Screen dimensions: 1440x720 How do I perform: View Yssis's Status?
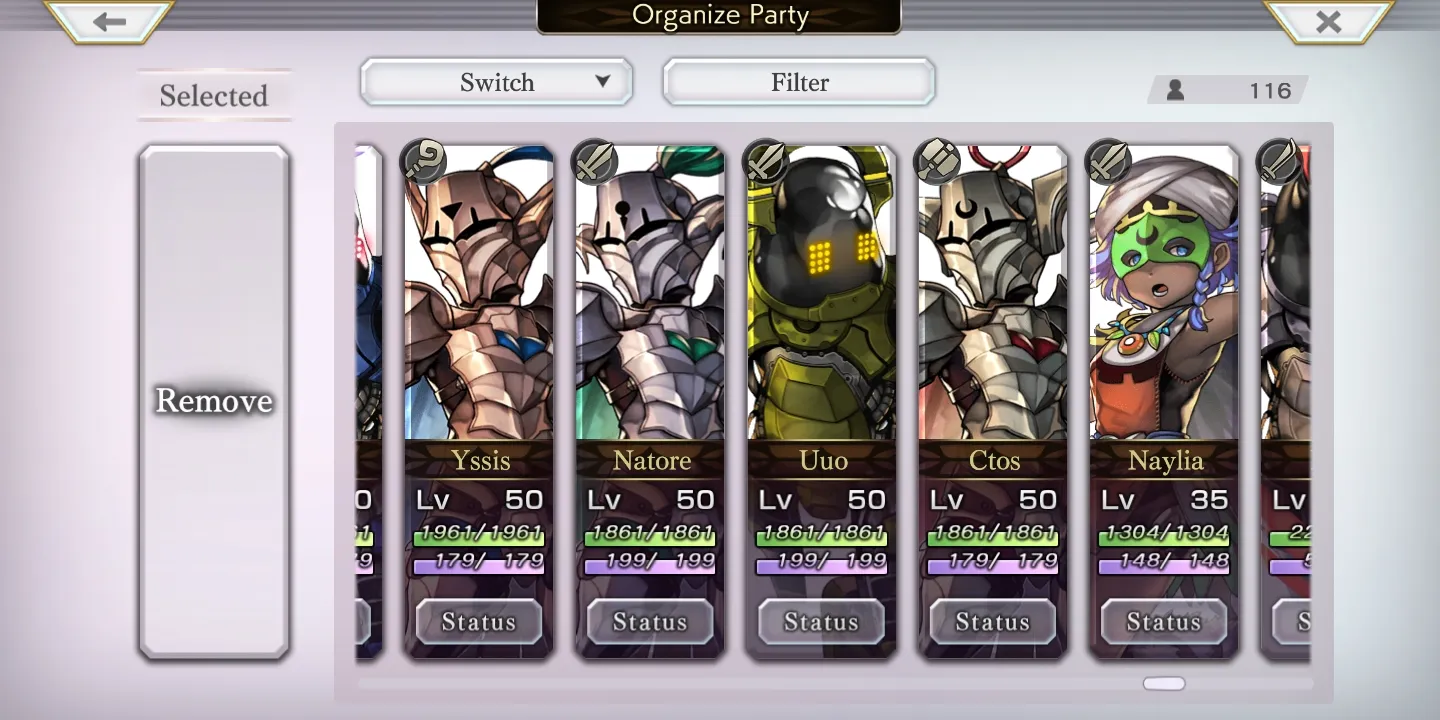coord(479,622)
